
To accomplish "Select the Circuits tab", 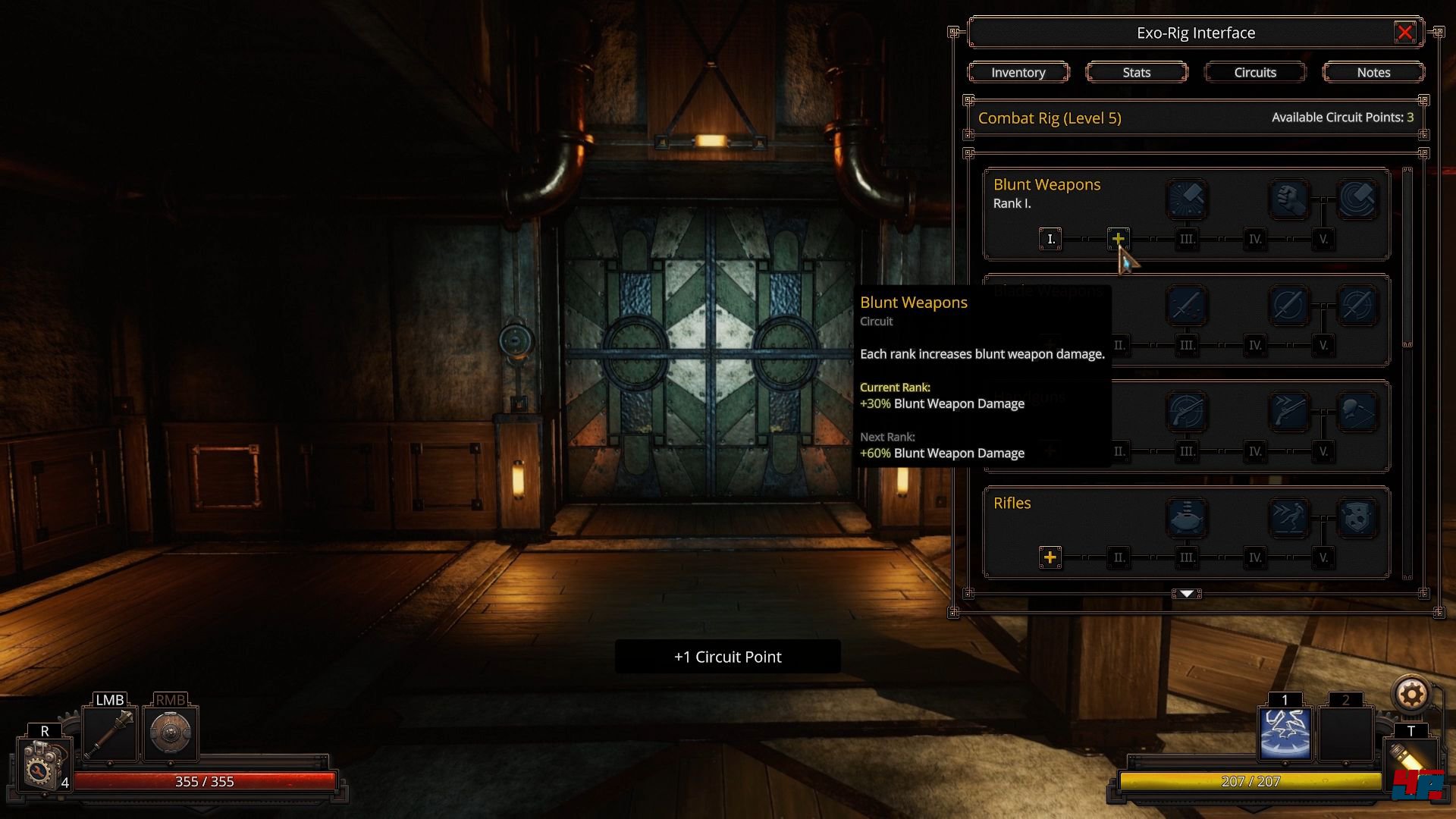I will (1255, 72).
